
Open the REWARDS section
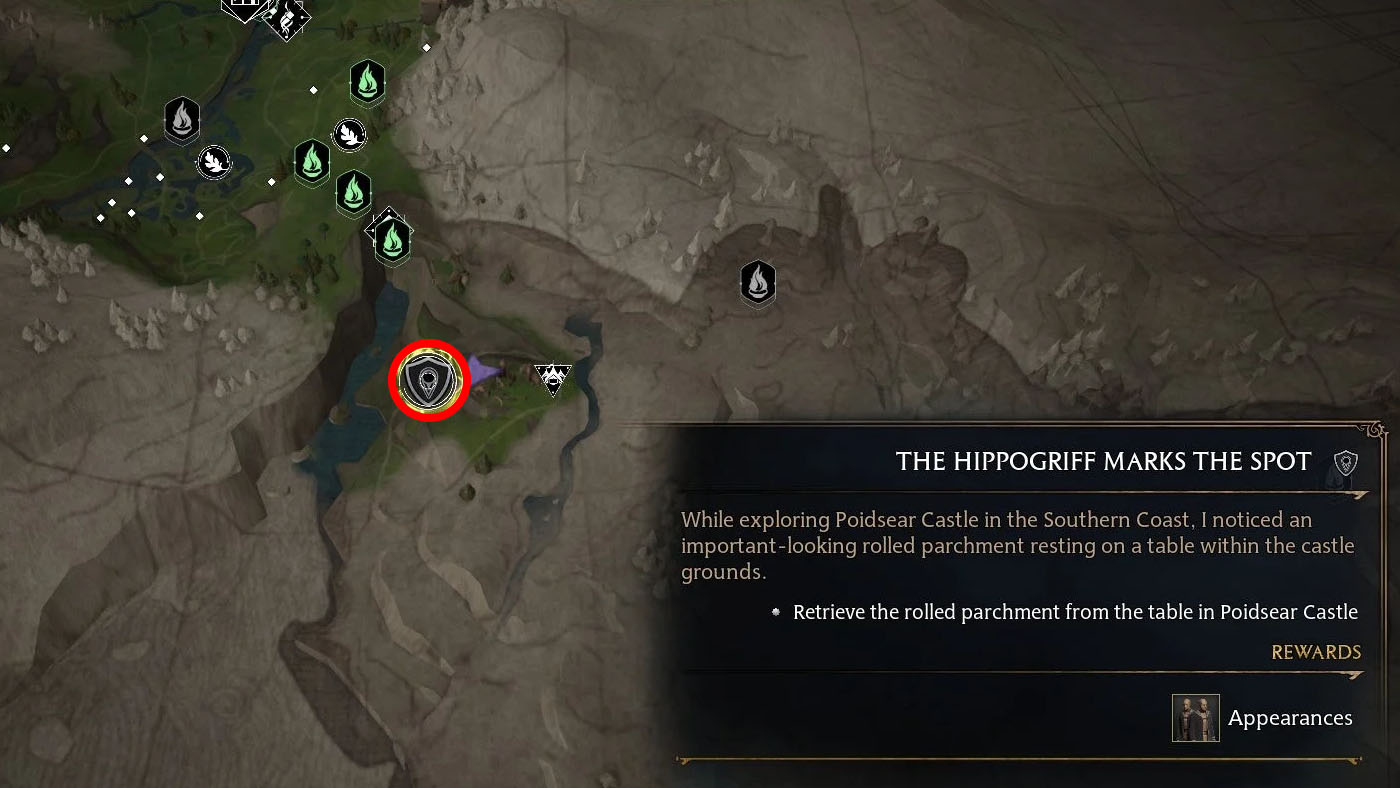pyautogui.click(x=1316, y=652)
